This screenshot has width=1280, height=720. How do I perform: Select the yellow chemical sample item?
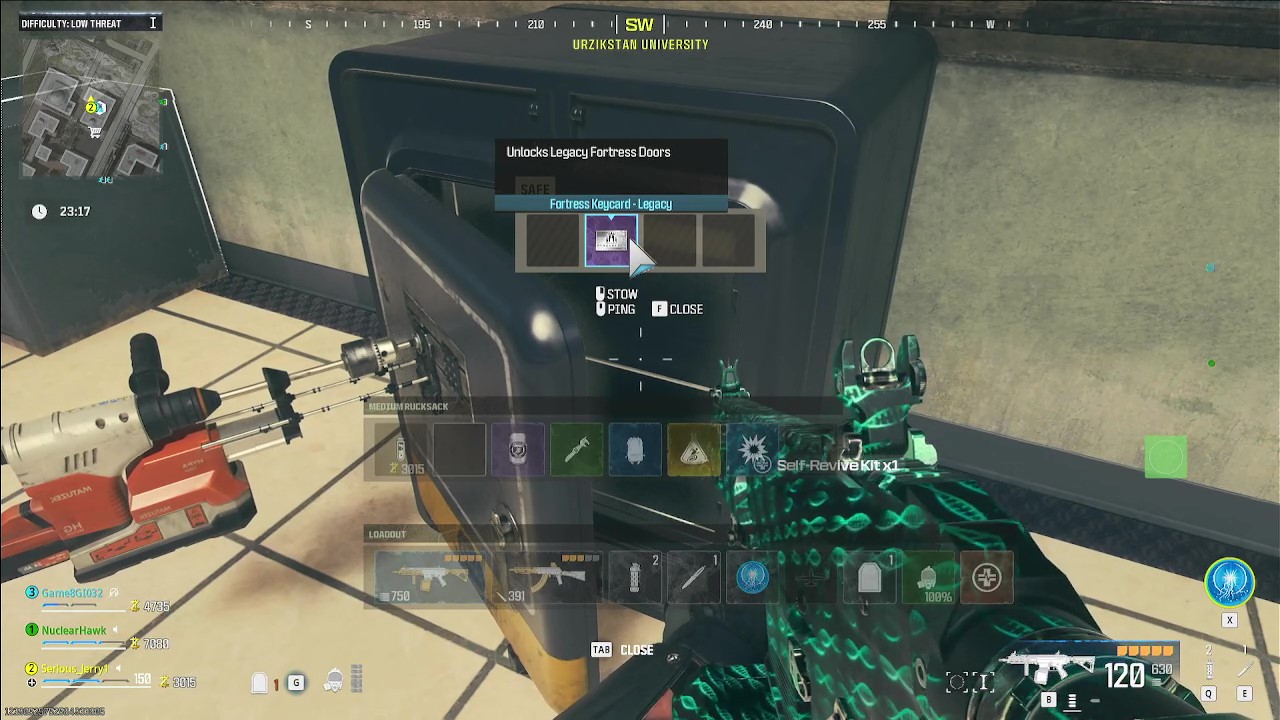pyautogui.click(x=694, y=449)
